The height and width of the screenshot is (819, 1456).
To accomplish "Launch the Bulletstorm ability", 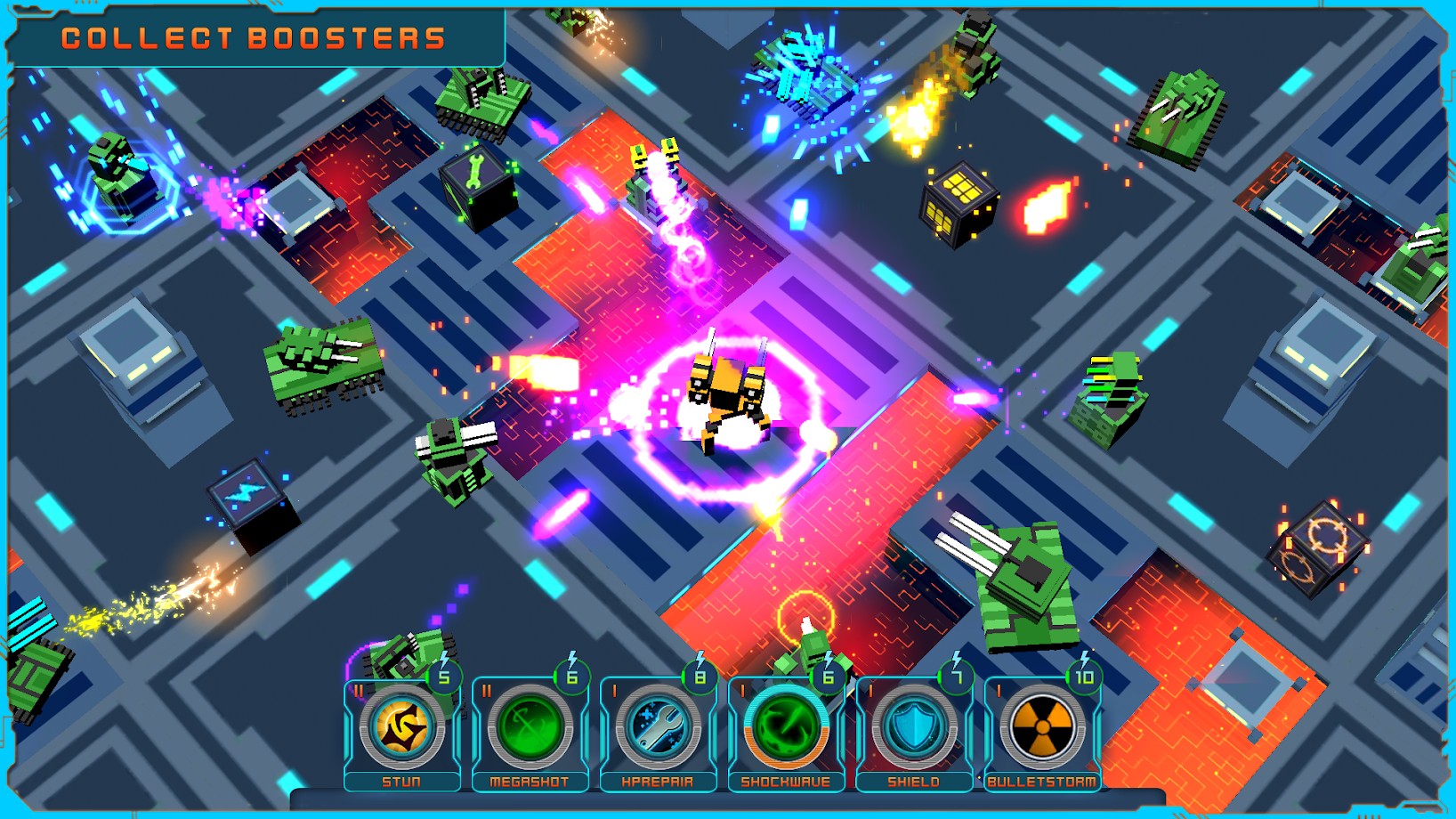I will tap(1042, 728).
